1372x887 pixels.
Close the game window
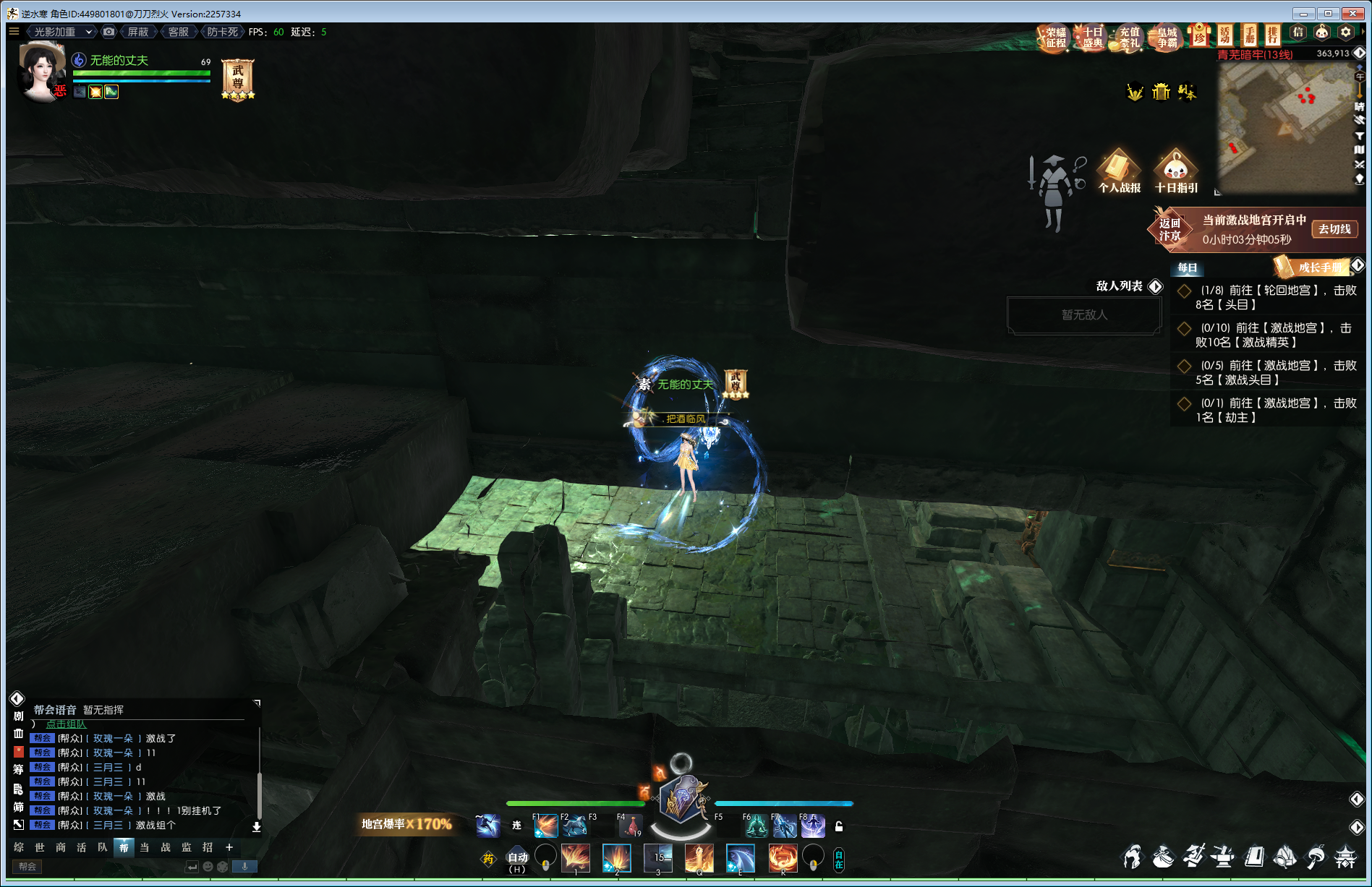(1352, 13)
